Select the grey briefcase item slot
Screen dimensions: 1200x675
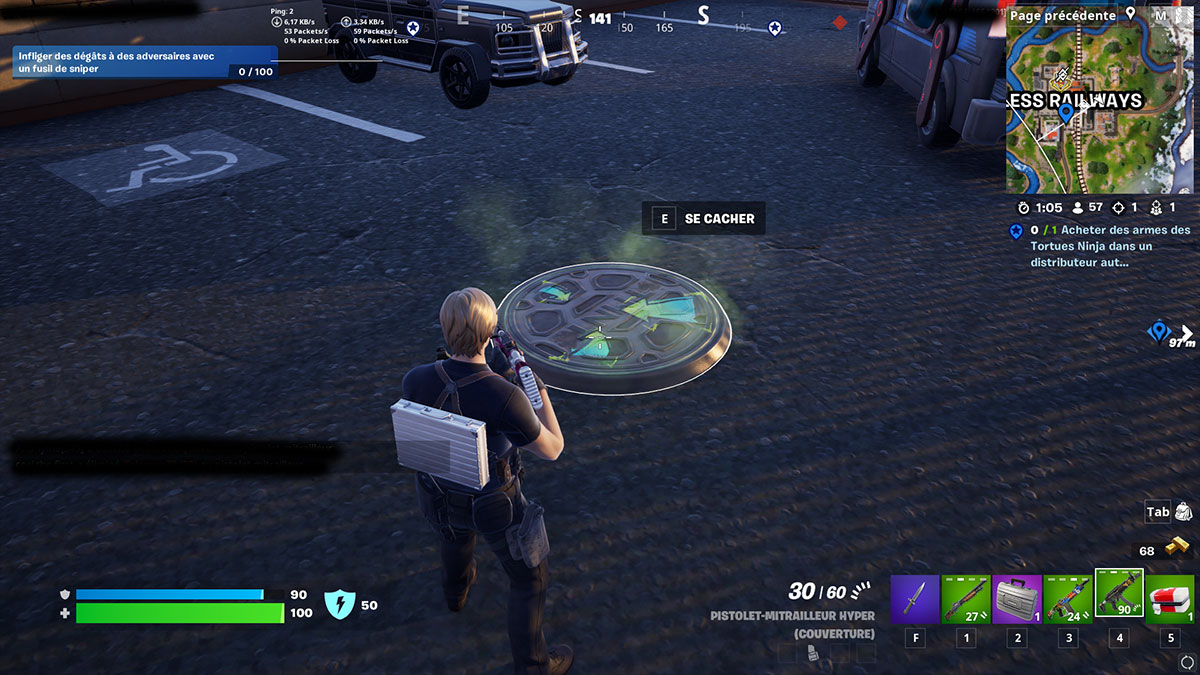click(x=1017, y=599)
